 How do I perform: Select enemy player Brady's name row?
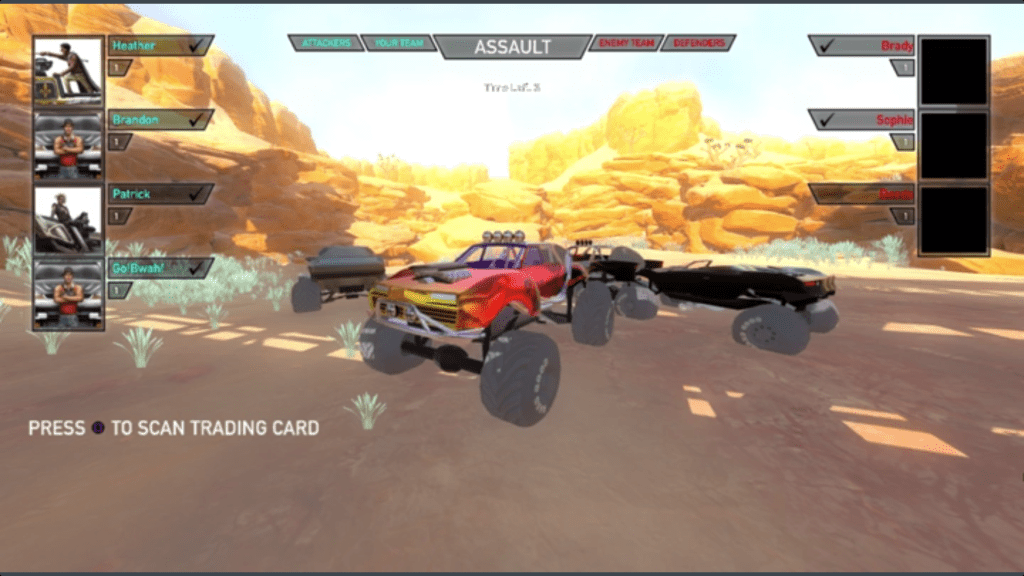[862, 45]
